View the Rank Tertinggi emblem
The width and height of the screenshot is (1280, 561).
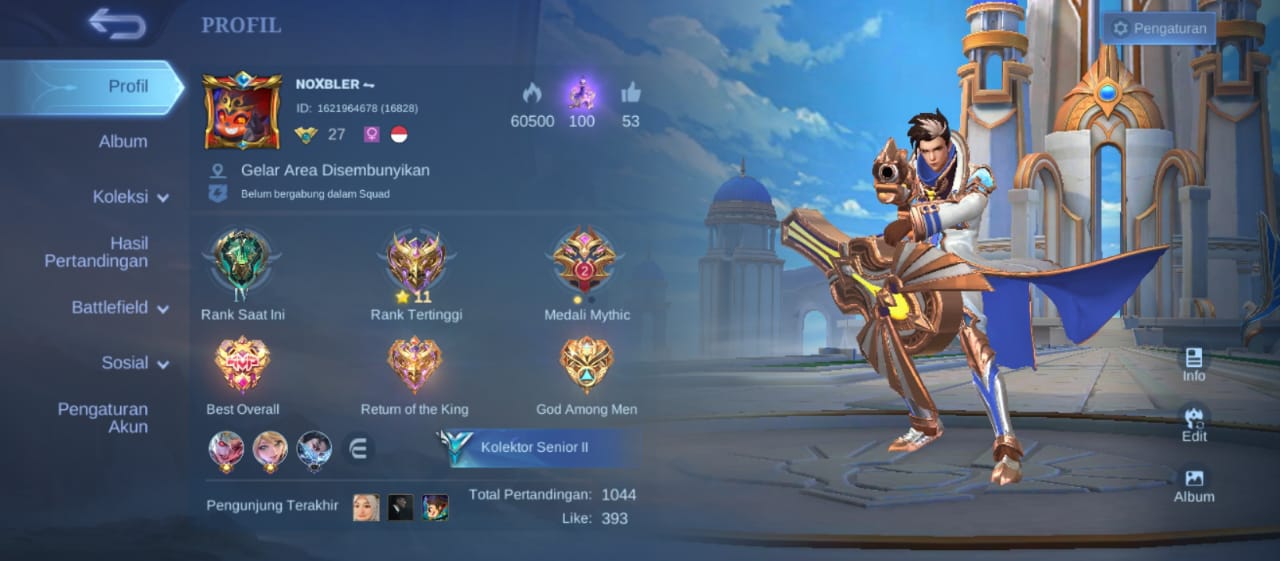[x=416, y=260]
